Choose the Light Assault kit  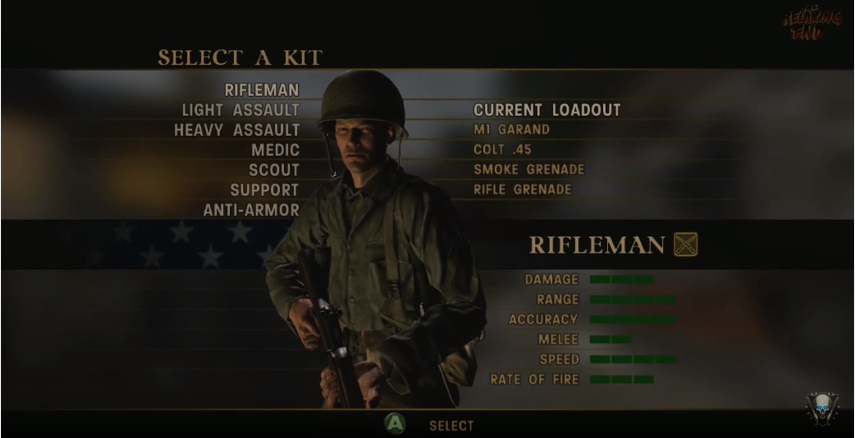240,110
